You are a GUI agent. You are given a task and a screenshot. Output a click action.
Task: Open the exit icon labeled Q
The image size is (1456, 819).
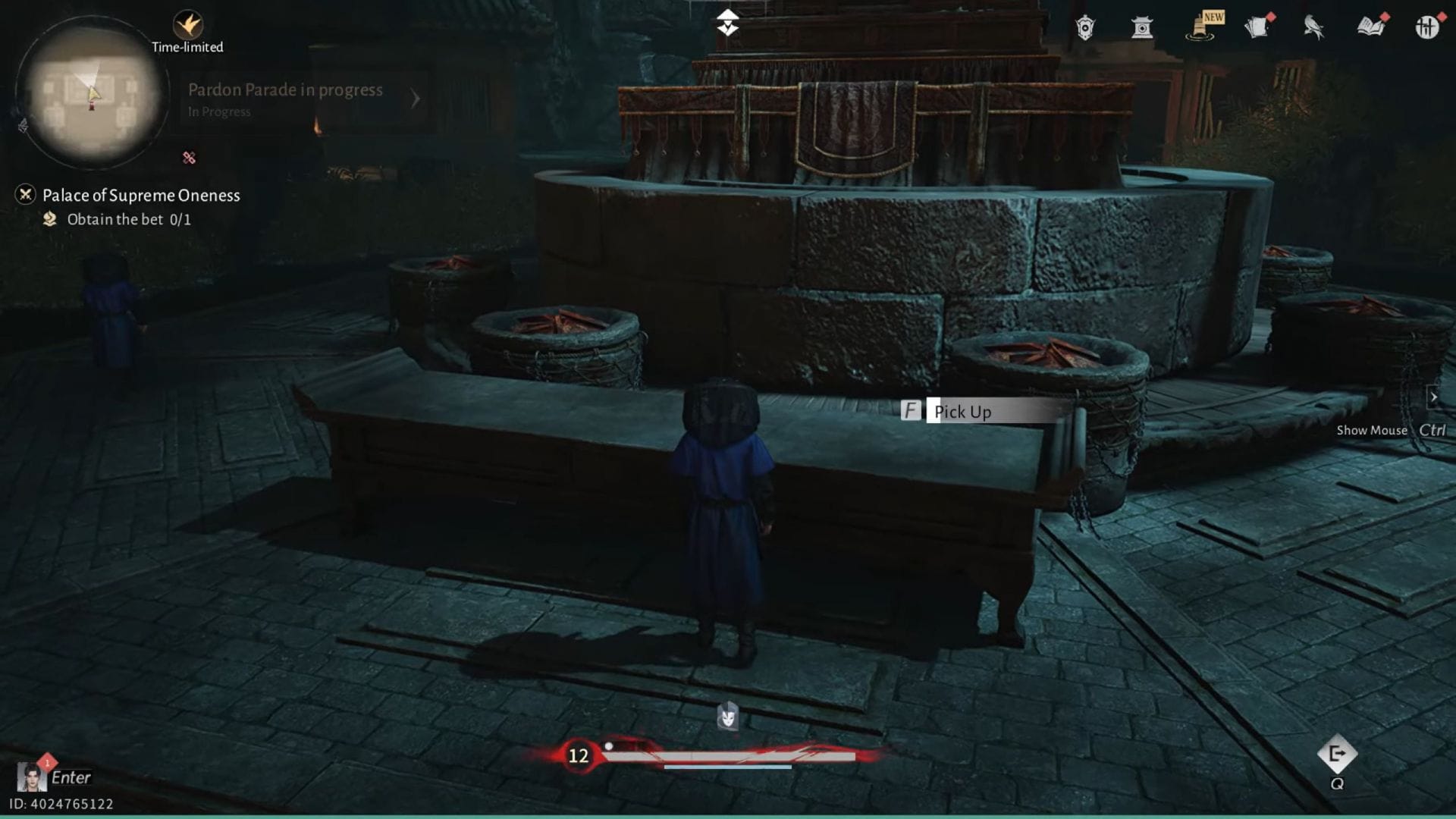click(x=1338, y=755)
